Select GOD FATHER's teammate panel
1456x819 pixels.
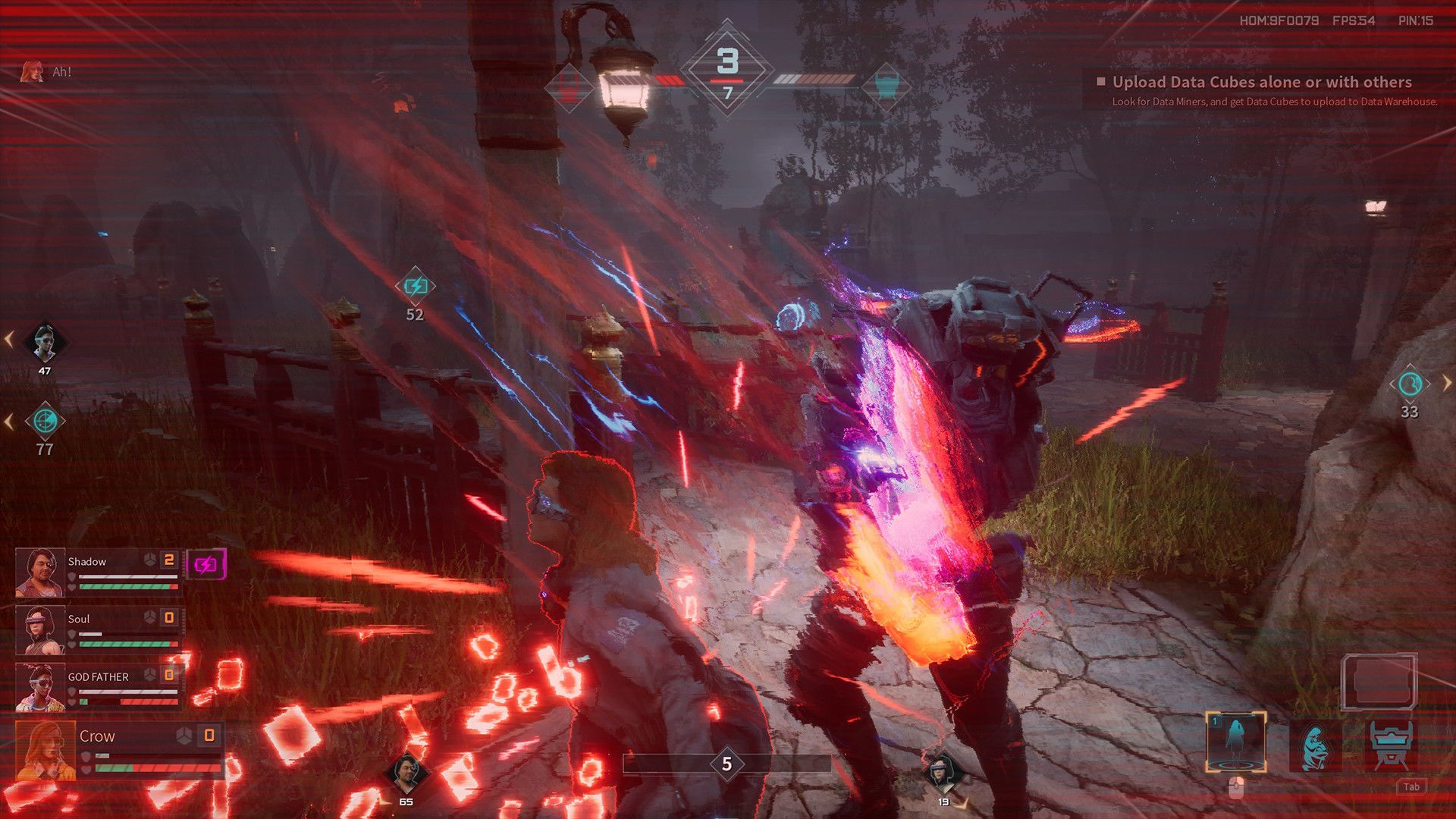coord(99,688)
